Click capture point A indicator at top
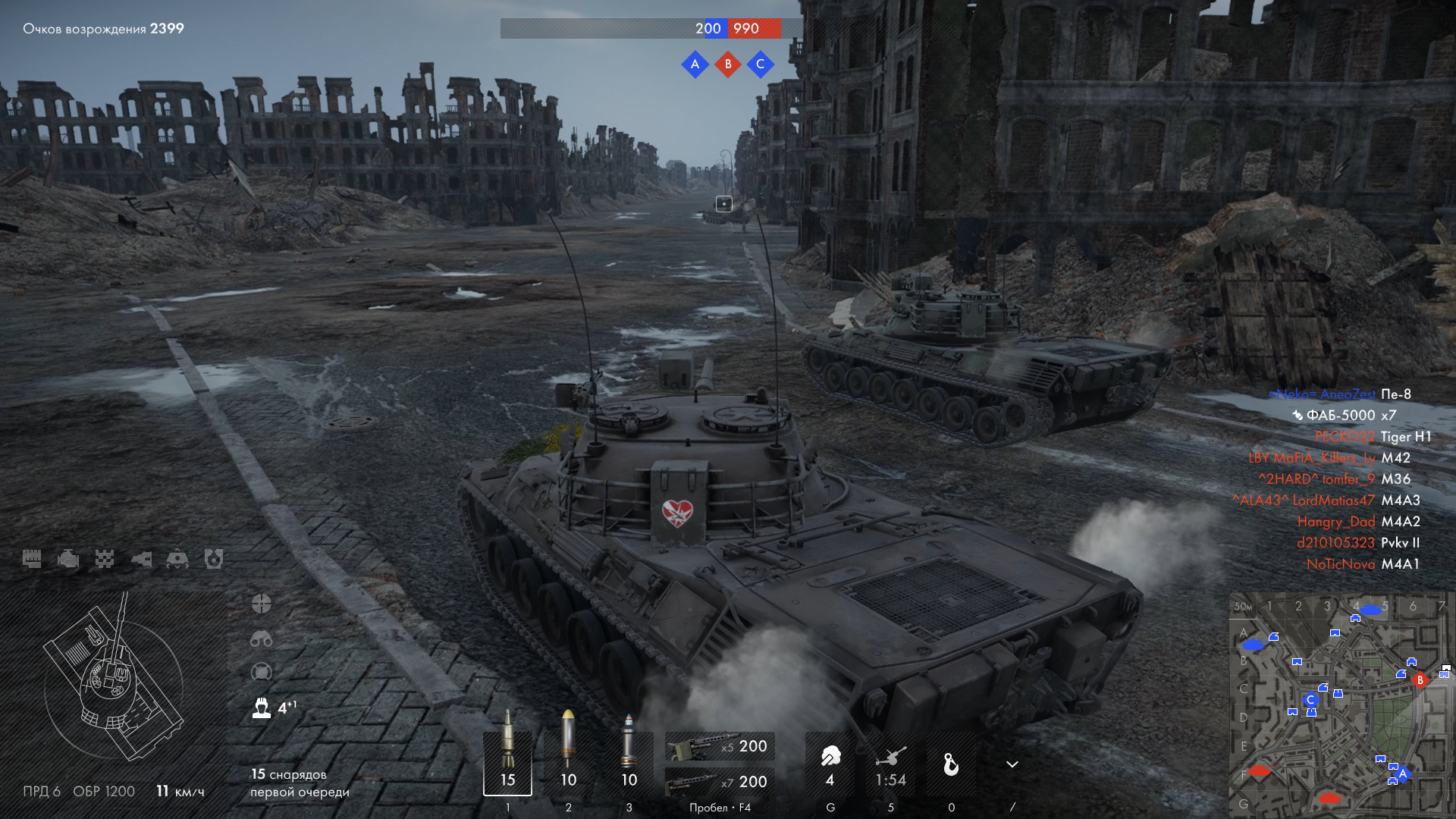The height and width of the screenshot is (819, 1456). click(695, 64)
